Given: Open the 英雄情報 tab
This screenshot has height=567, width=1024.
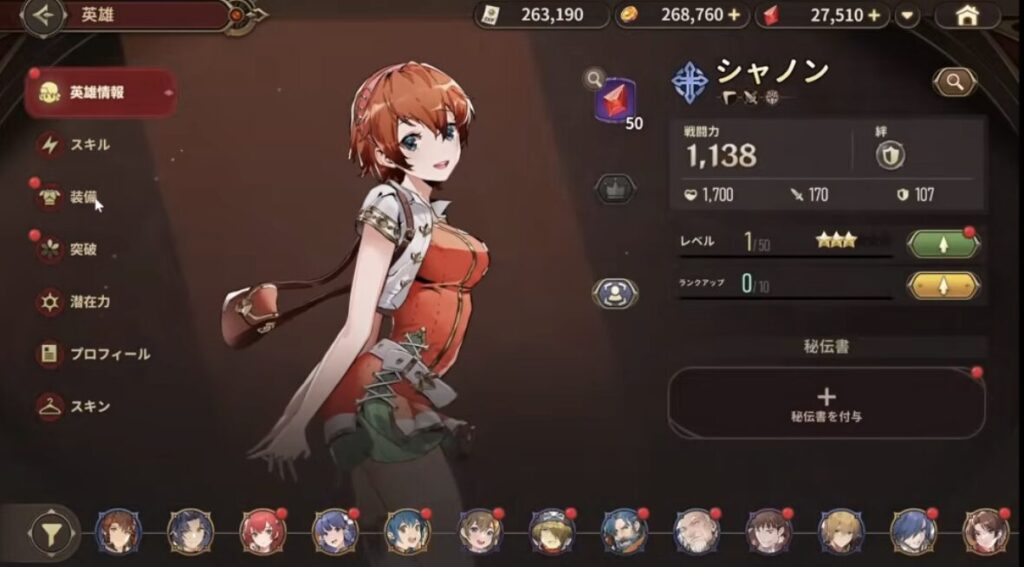Looking at the screenshot, I should tap(100, 93).
